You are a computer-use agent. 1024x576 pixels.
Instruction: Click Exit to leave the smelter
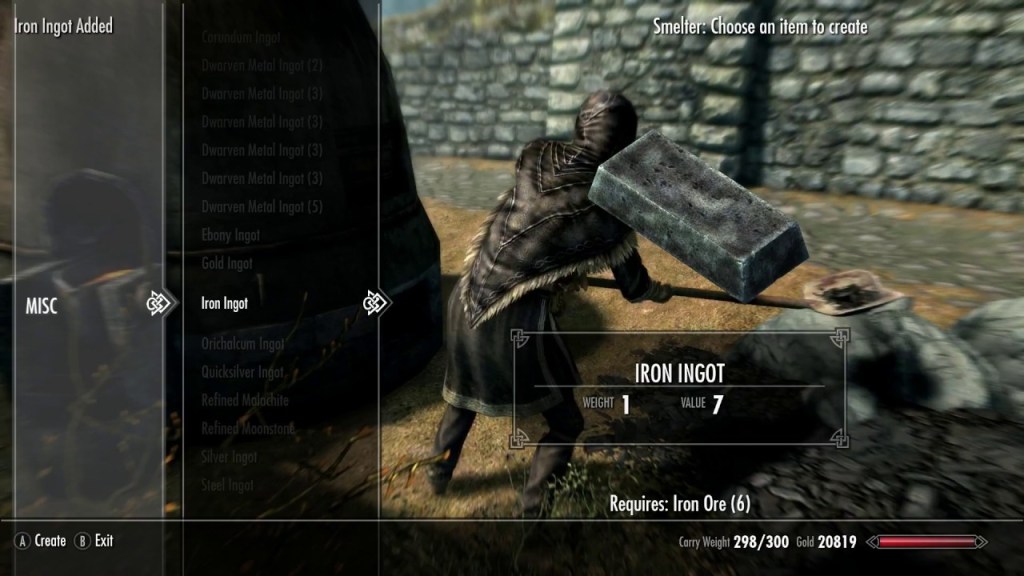[x=104, y=541]
